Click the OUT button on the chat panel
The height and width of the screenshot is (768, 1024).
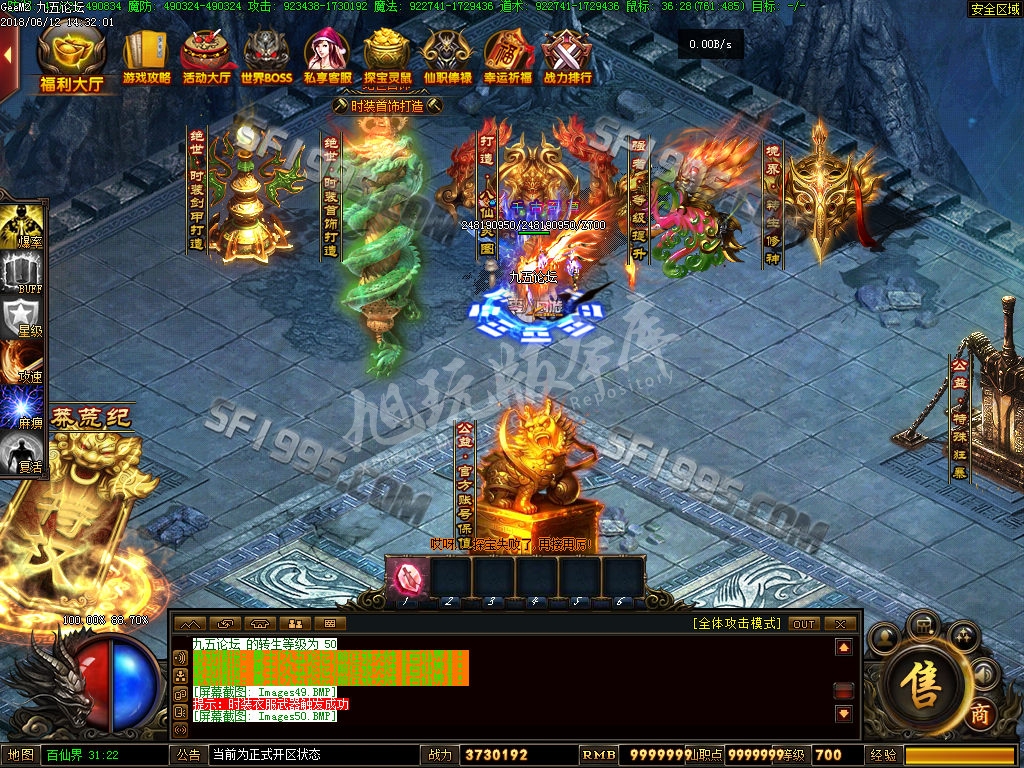pos(804,624)
